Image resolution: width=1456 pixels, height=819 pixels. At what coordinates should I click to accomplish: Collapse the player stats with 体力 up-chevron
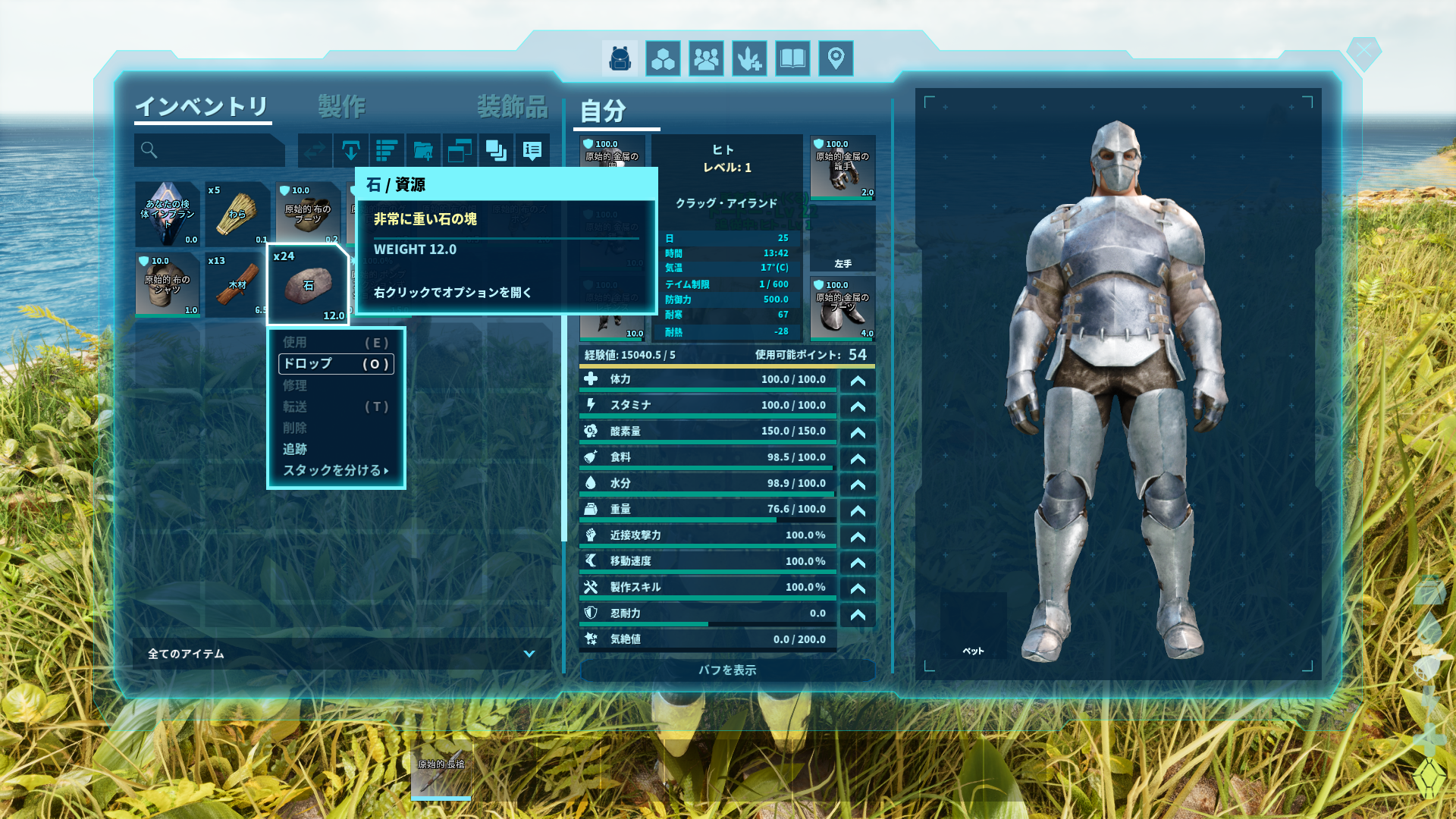coord(857,380)
